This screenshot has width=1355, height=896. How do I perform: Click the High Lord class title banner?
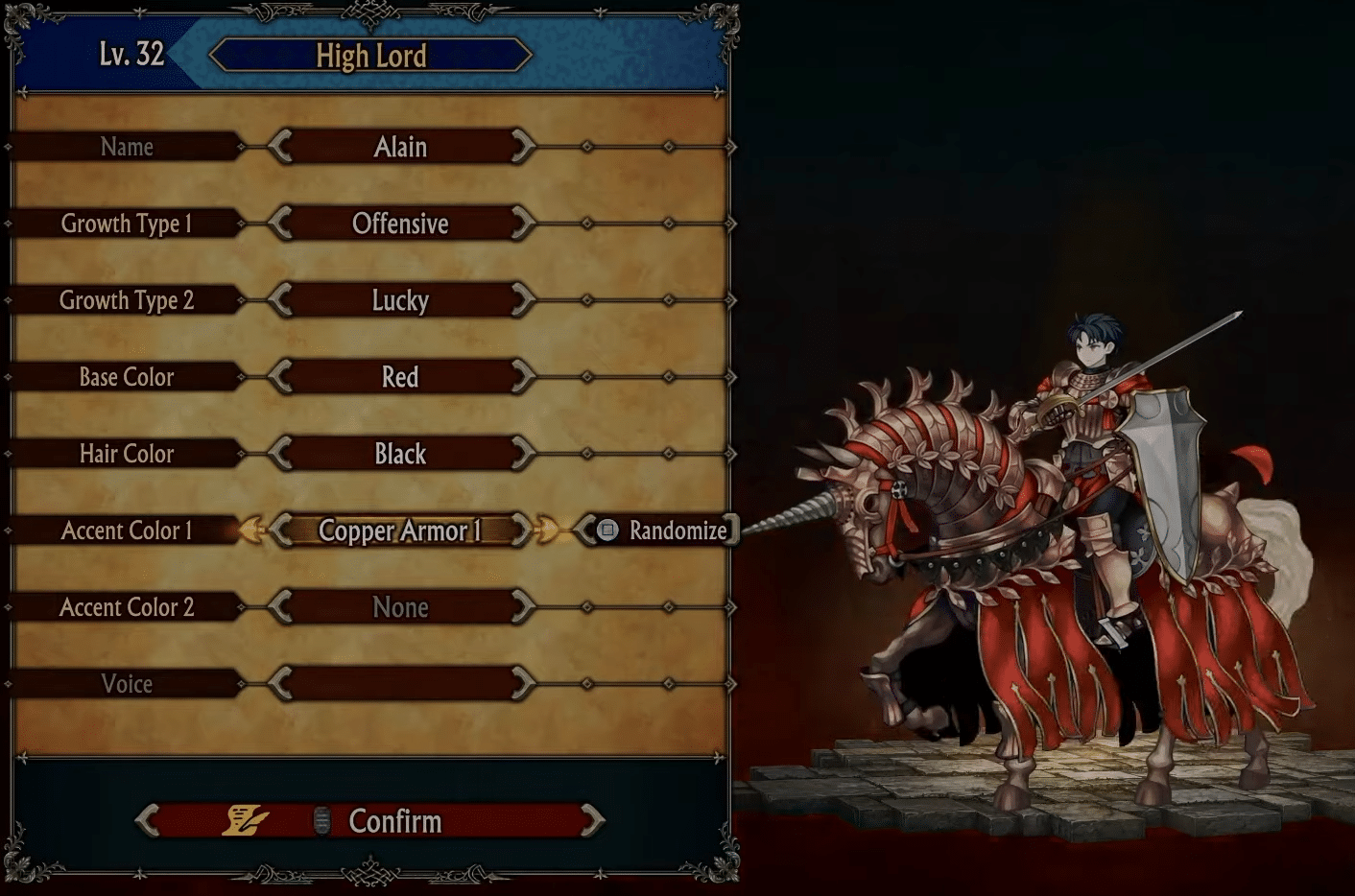[370, 56]
